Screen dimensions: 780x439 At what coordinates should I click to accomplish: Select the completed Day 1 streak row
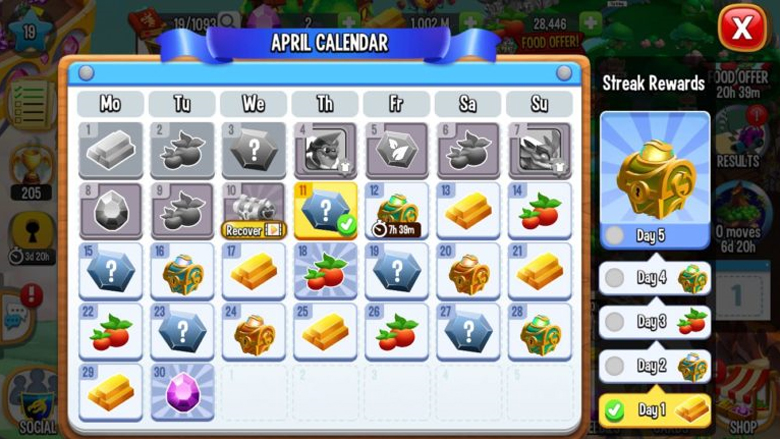[655, 410]
